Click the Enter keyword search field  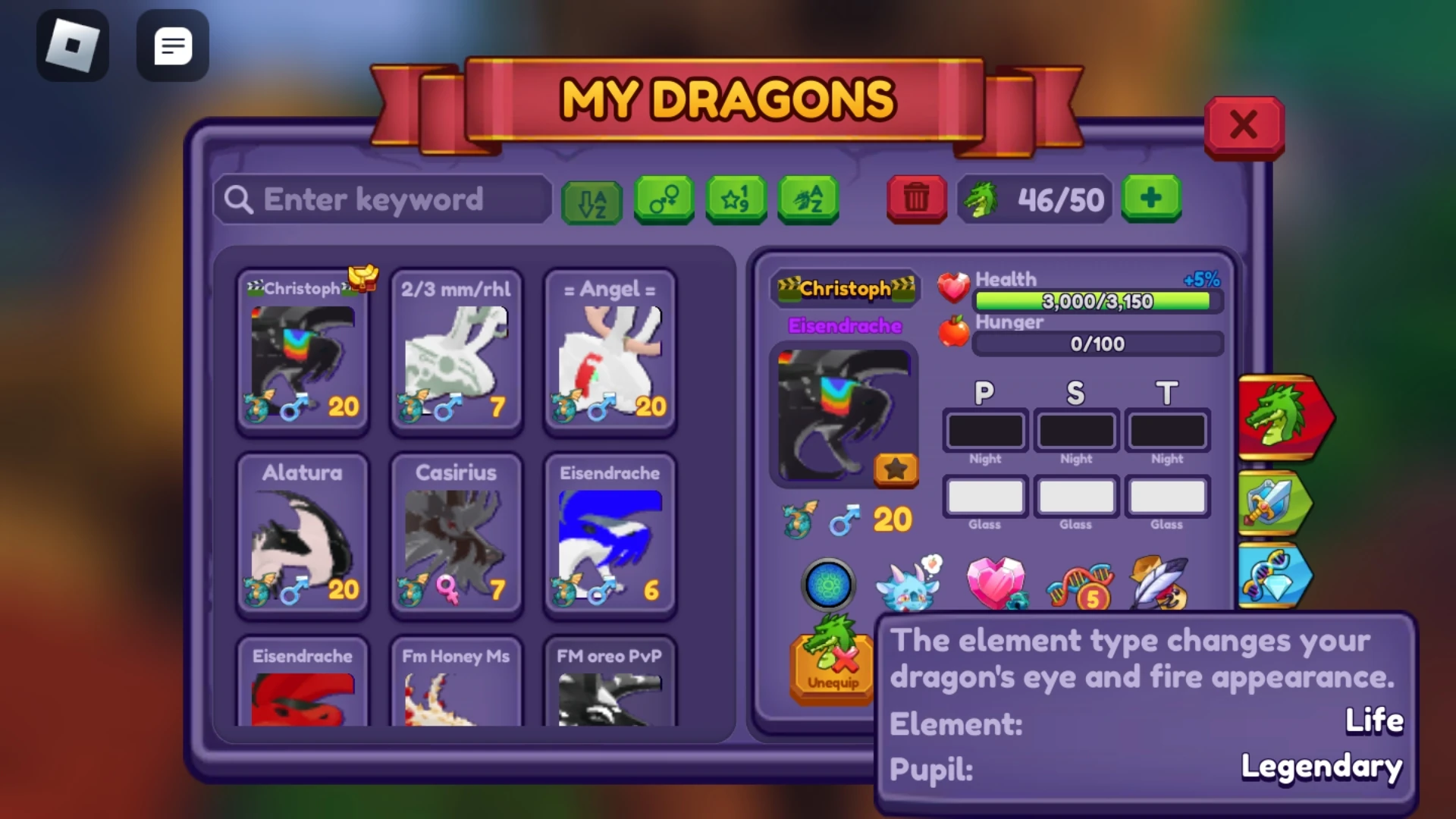(x=383, y=199)
